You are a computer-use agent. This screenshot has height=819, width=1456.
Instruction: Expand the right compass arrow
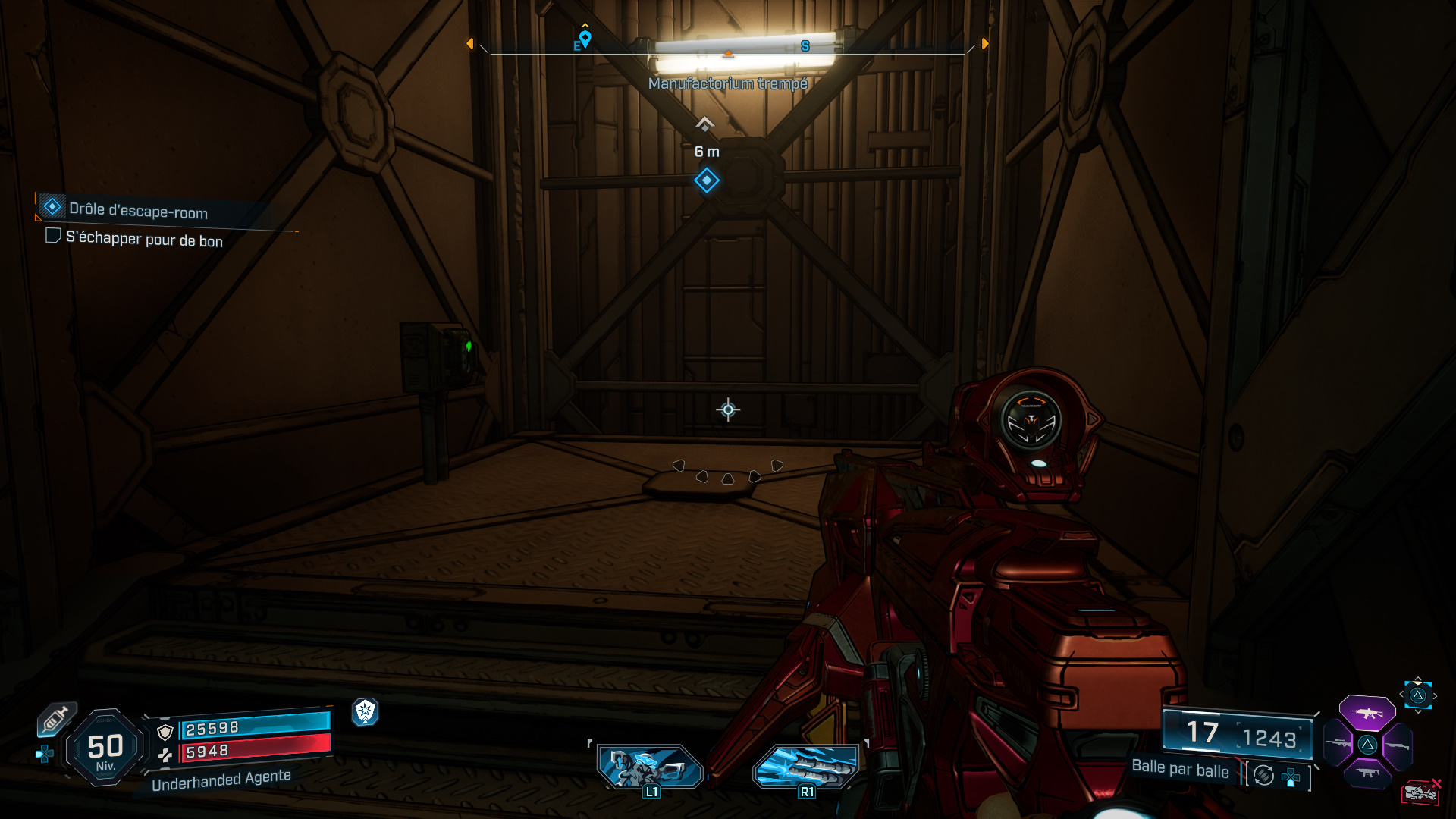984,44
